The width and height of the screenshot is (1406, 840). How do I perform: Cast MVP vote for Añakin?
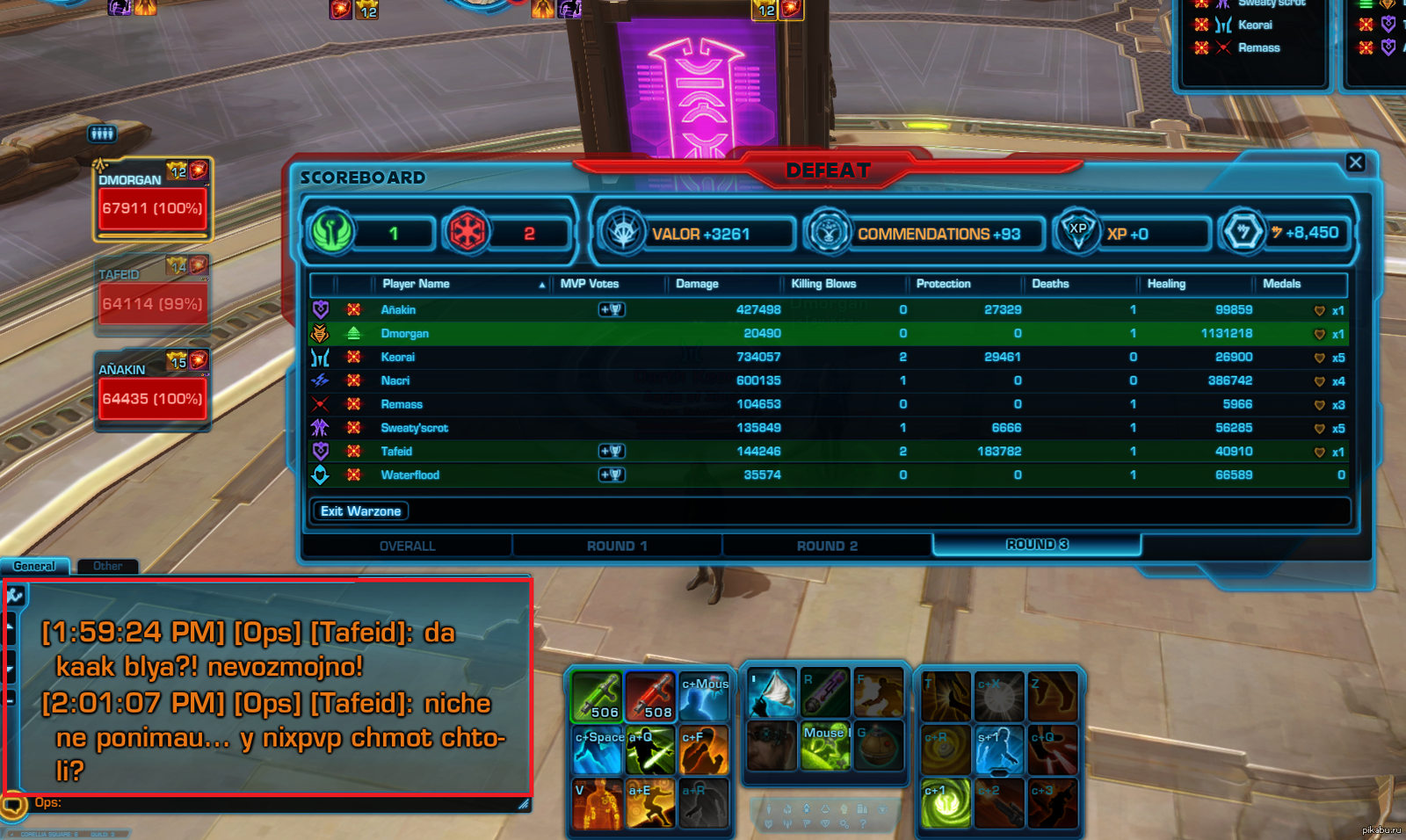click(x=612, y=309)
